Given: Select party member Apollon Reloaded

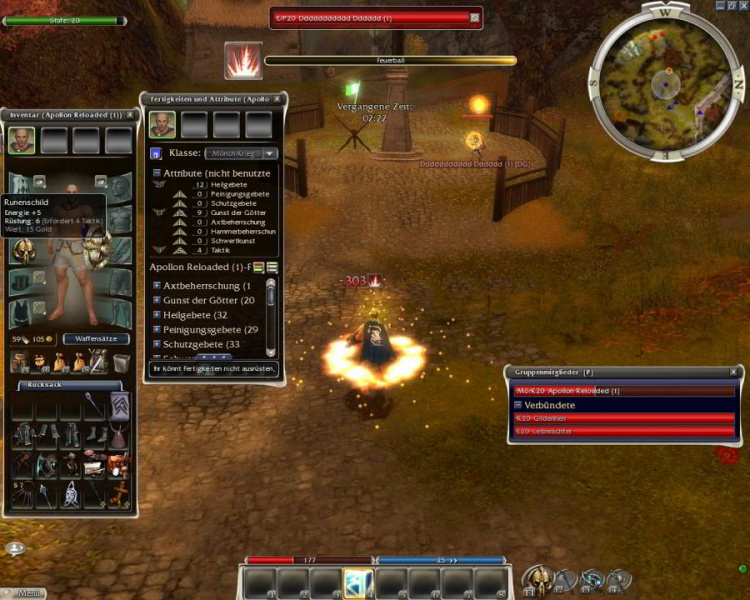Looking at the screenshot, I should 624,391.
